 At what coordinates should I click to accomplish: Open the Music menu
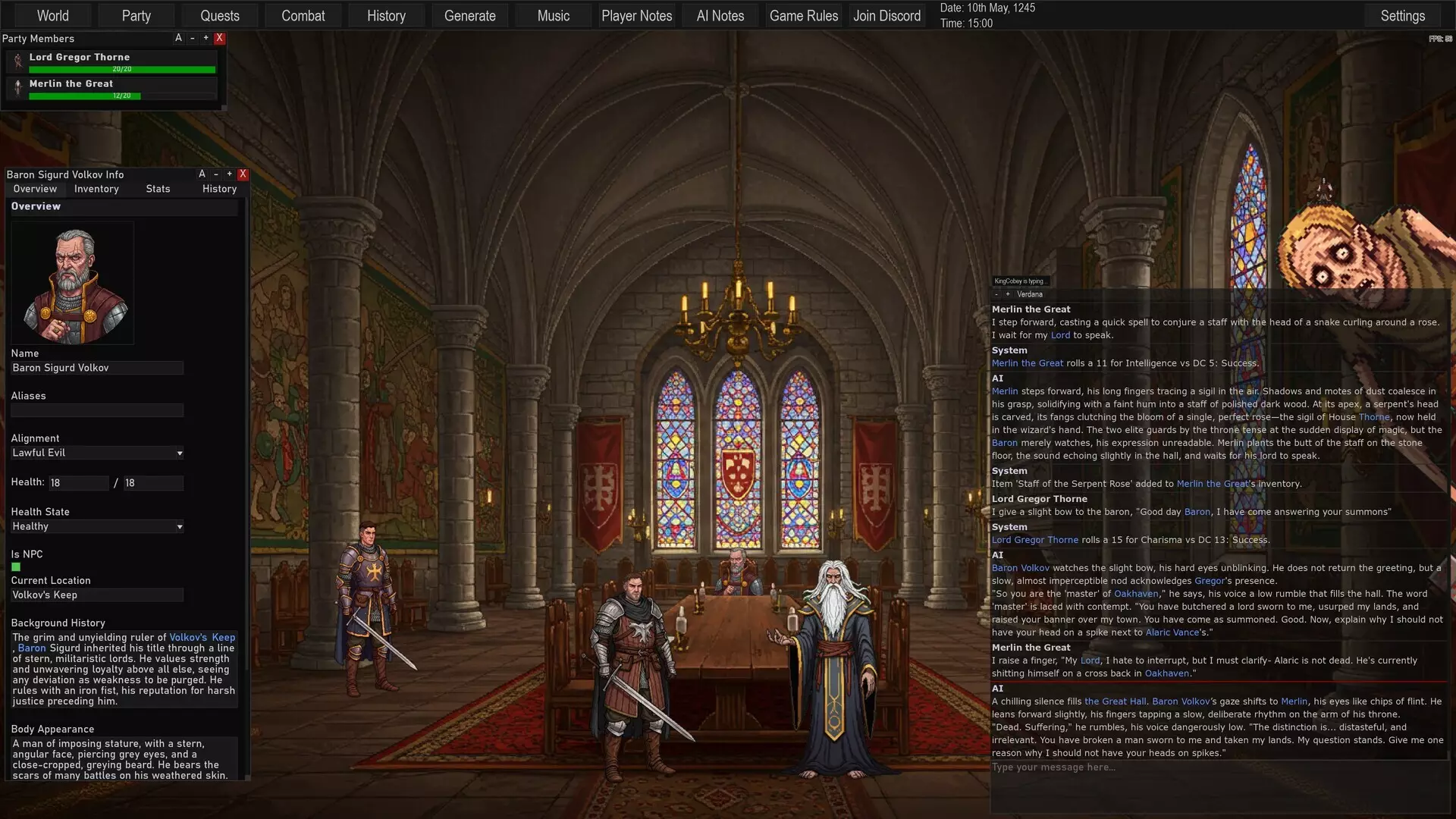553,15
